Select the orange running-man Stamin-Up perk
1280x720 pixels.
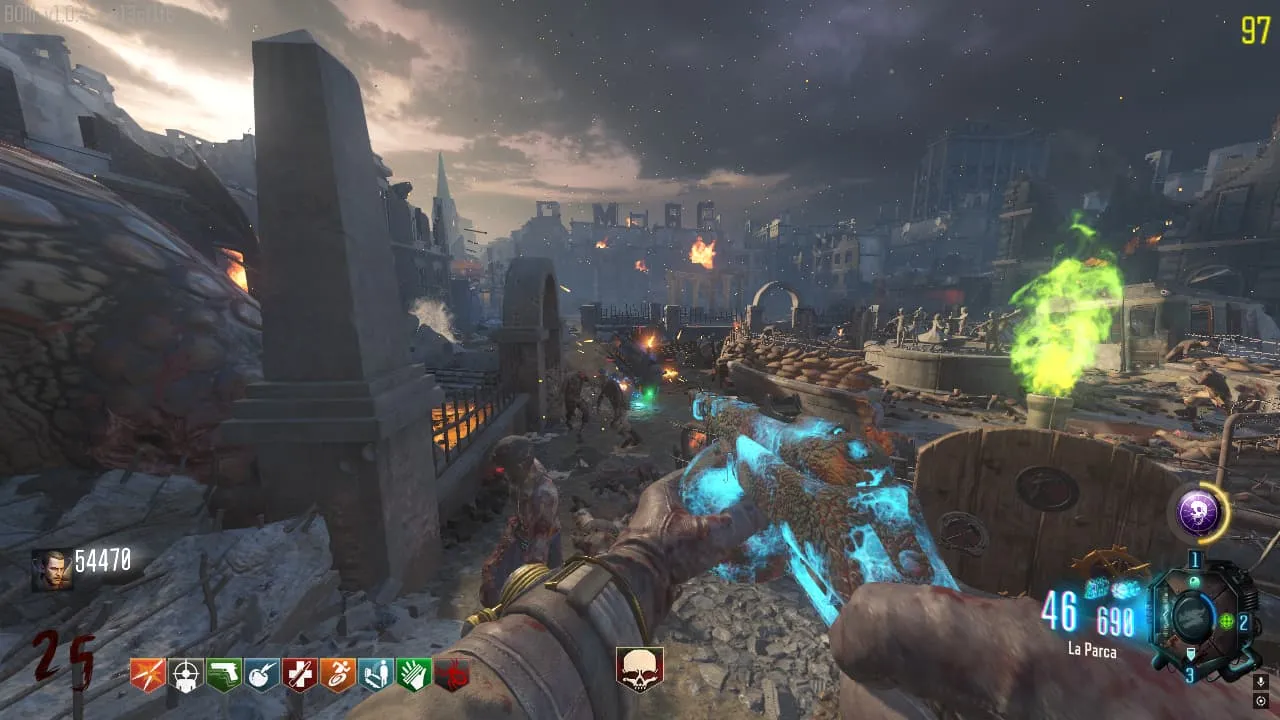tap(338, 675)
